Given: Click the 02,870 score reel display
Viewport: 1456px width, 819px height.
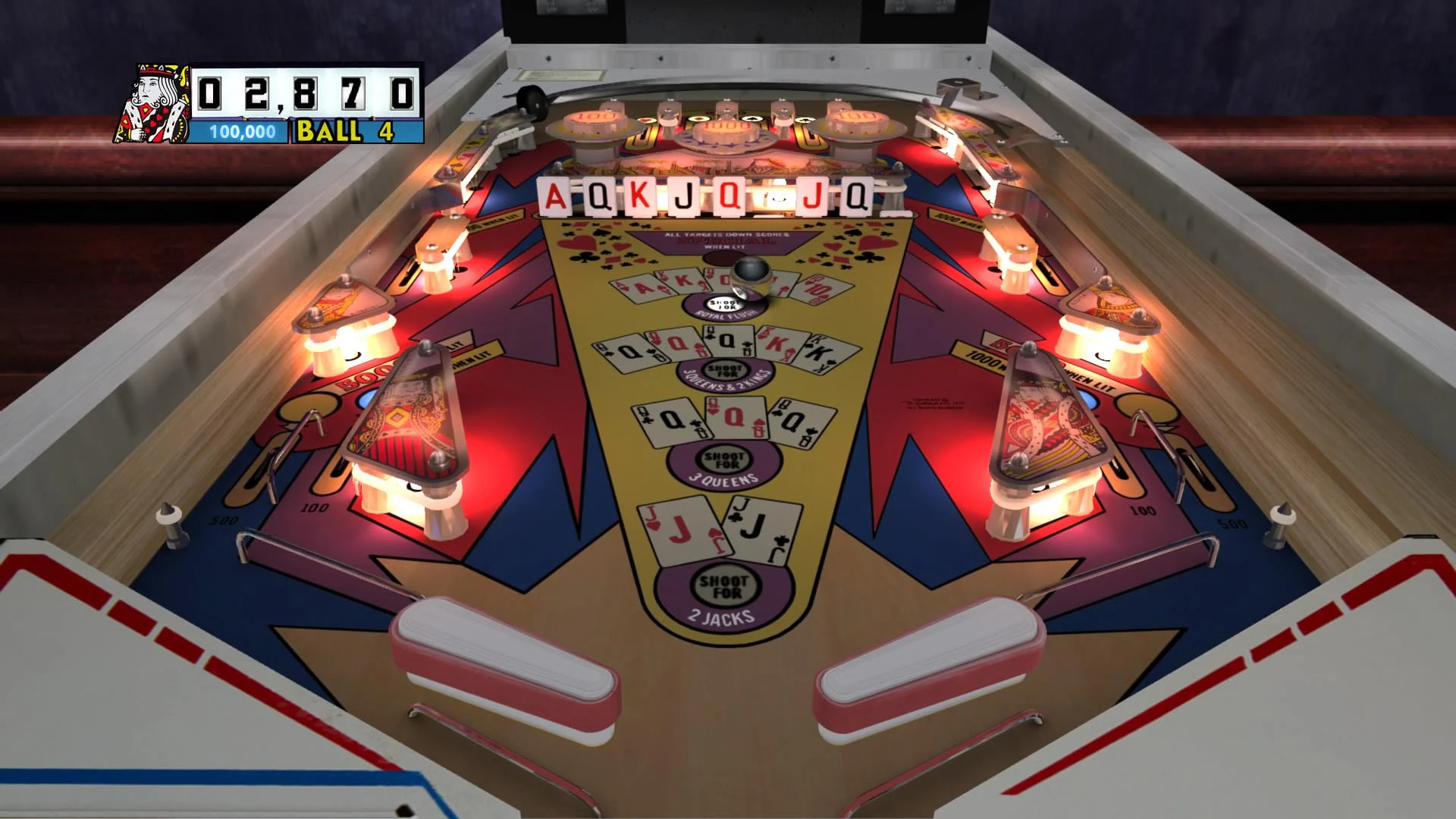Looking at the screenshot, I should click(302, 91).
